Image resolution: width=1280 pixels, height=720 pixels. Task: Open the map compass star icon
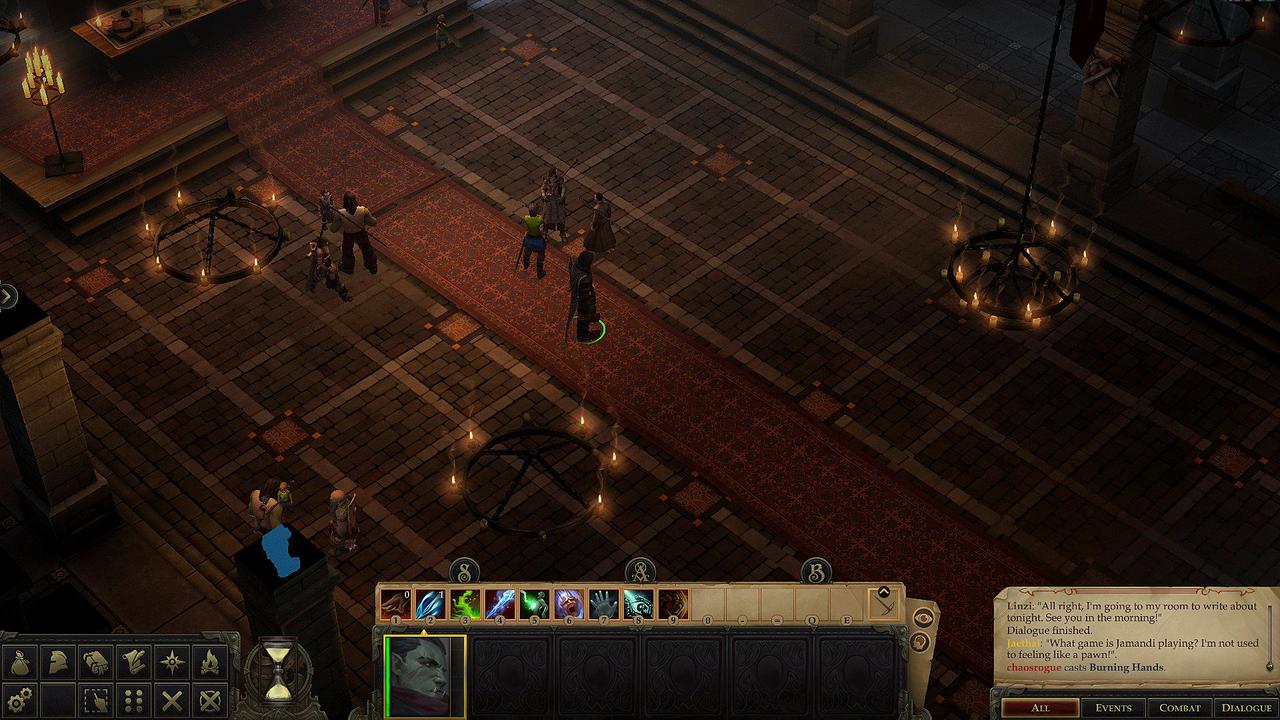click(172, 661)
